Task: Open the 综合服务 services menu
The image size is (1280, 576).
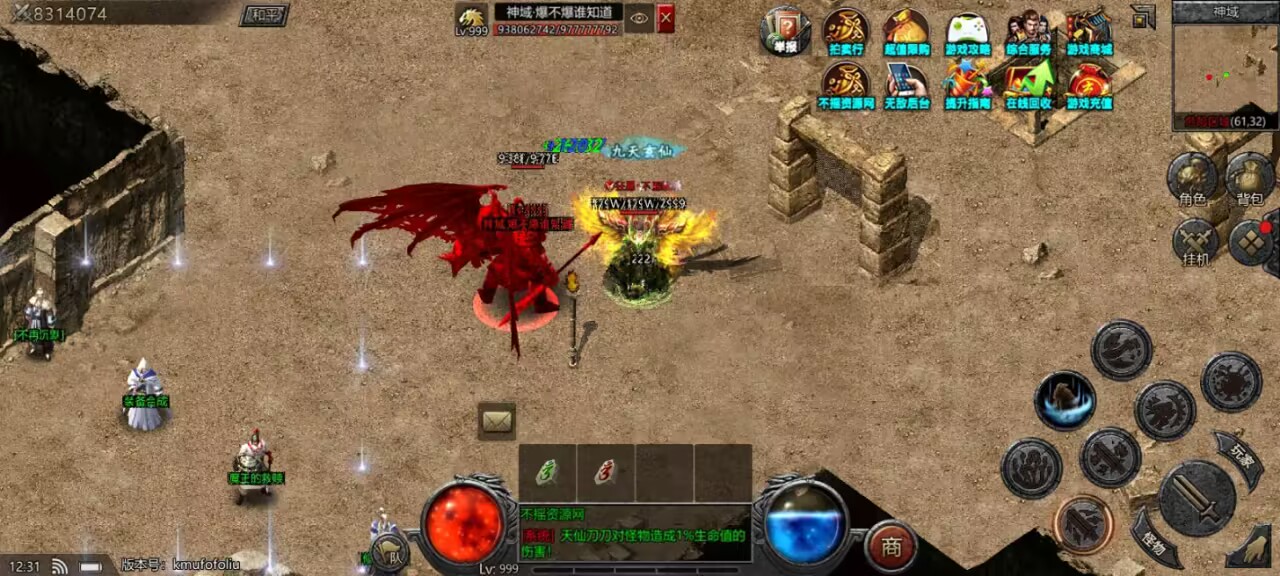Action: click(x=1028, y=32)
